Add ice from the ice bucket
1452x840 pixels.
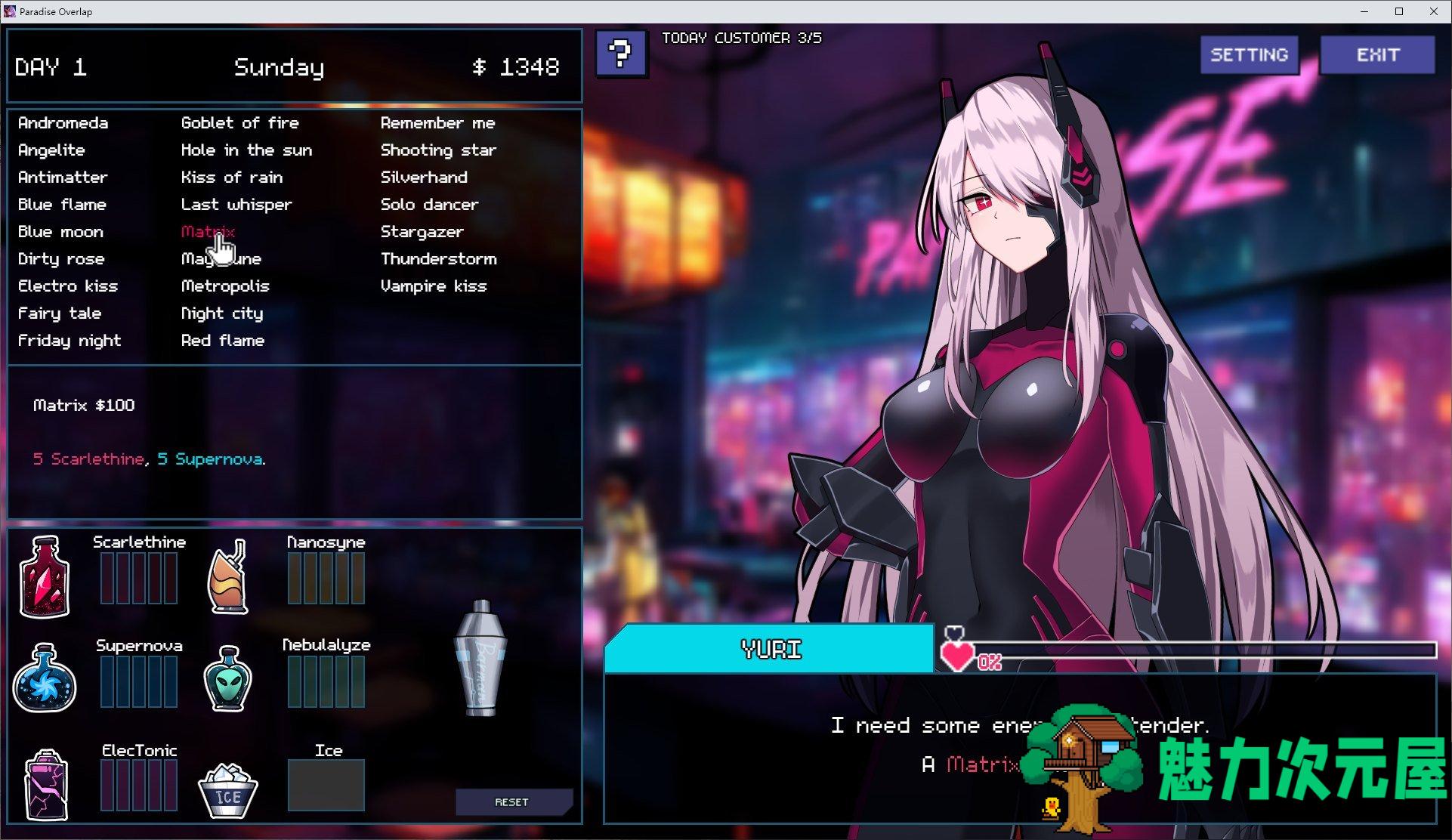pos(227,789)
